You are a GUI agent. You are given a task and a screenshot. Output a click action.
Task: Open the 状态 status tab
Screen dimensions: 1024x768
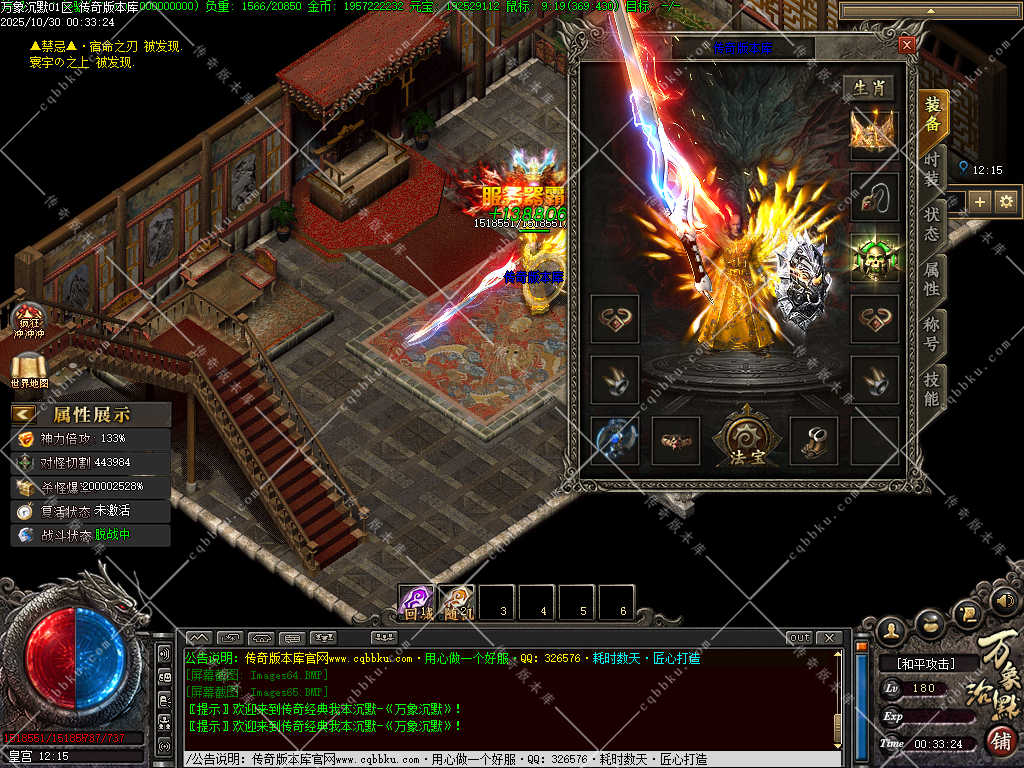932,223
